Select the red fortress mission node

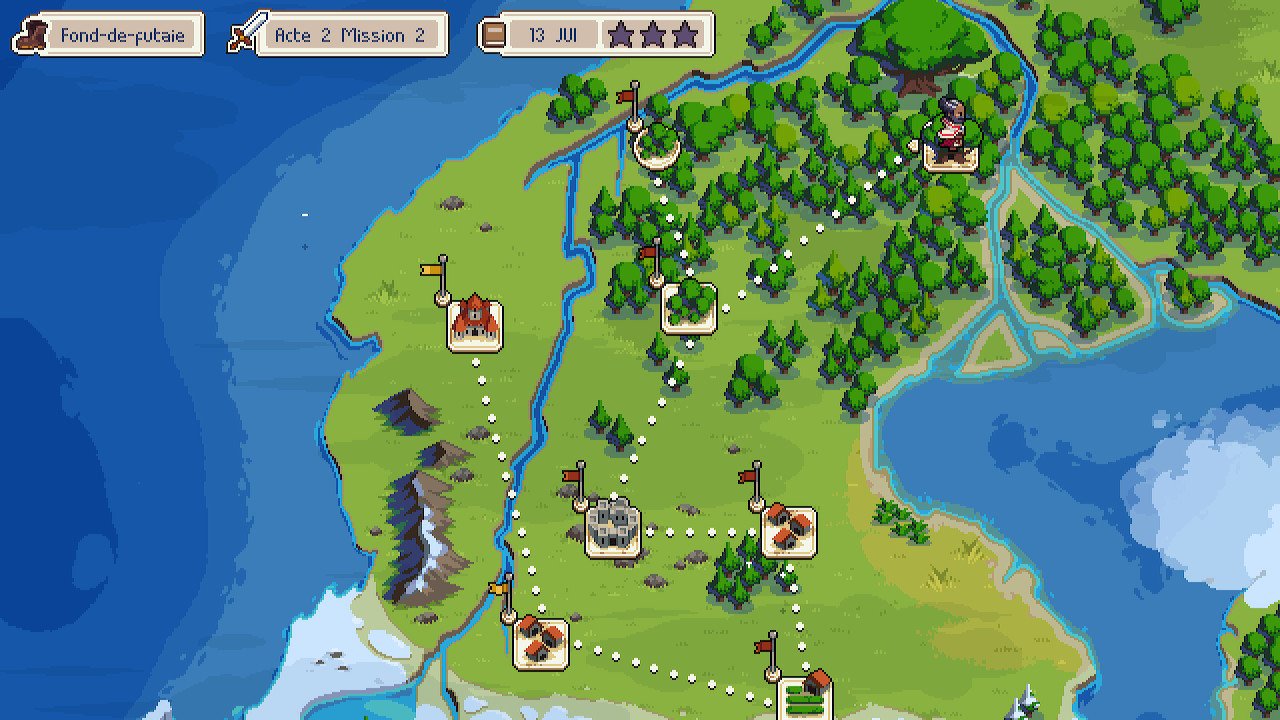pos(475,322)
